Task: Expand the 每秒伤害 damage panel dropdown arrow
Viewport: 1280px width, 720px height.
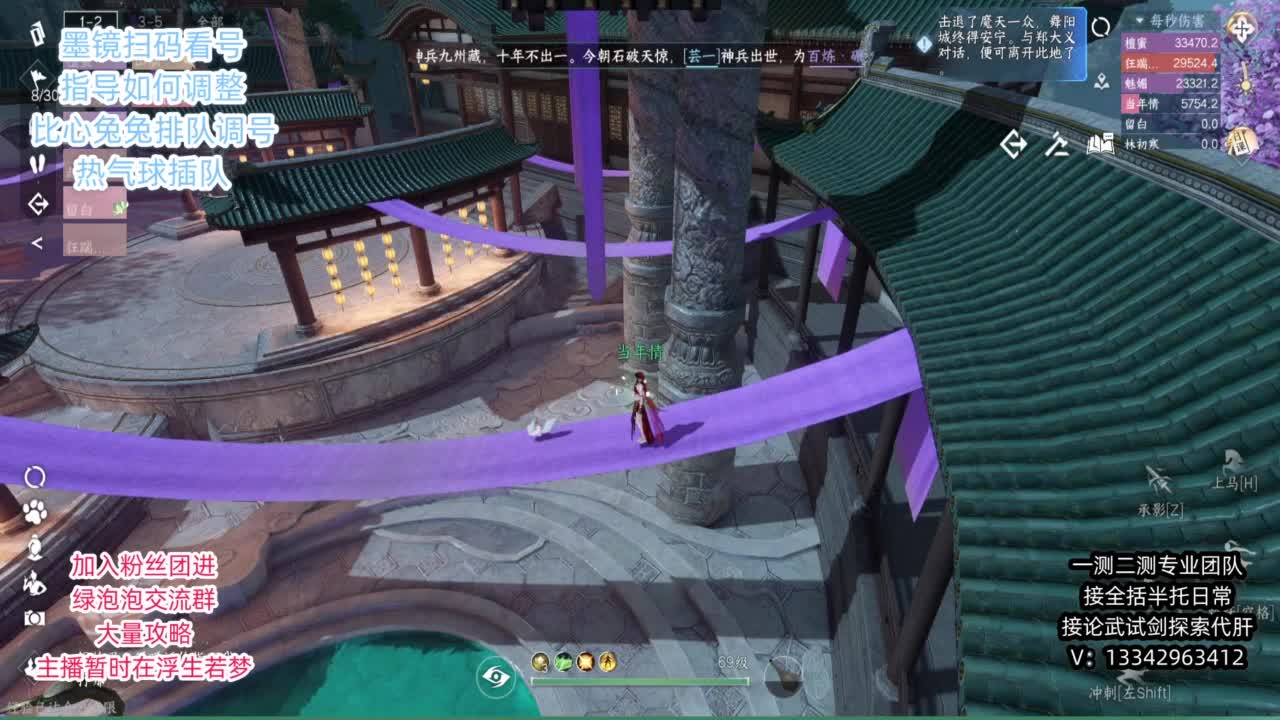Action: [1139, 20]
